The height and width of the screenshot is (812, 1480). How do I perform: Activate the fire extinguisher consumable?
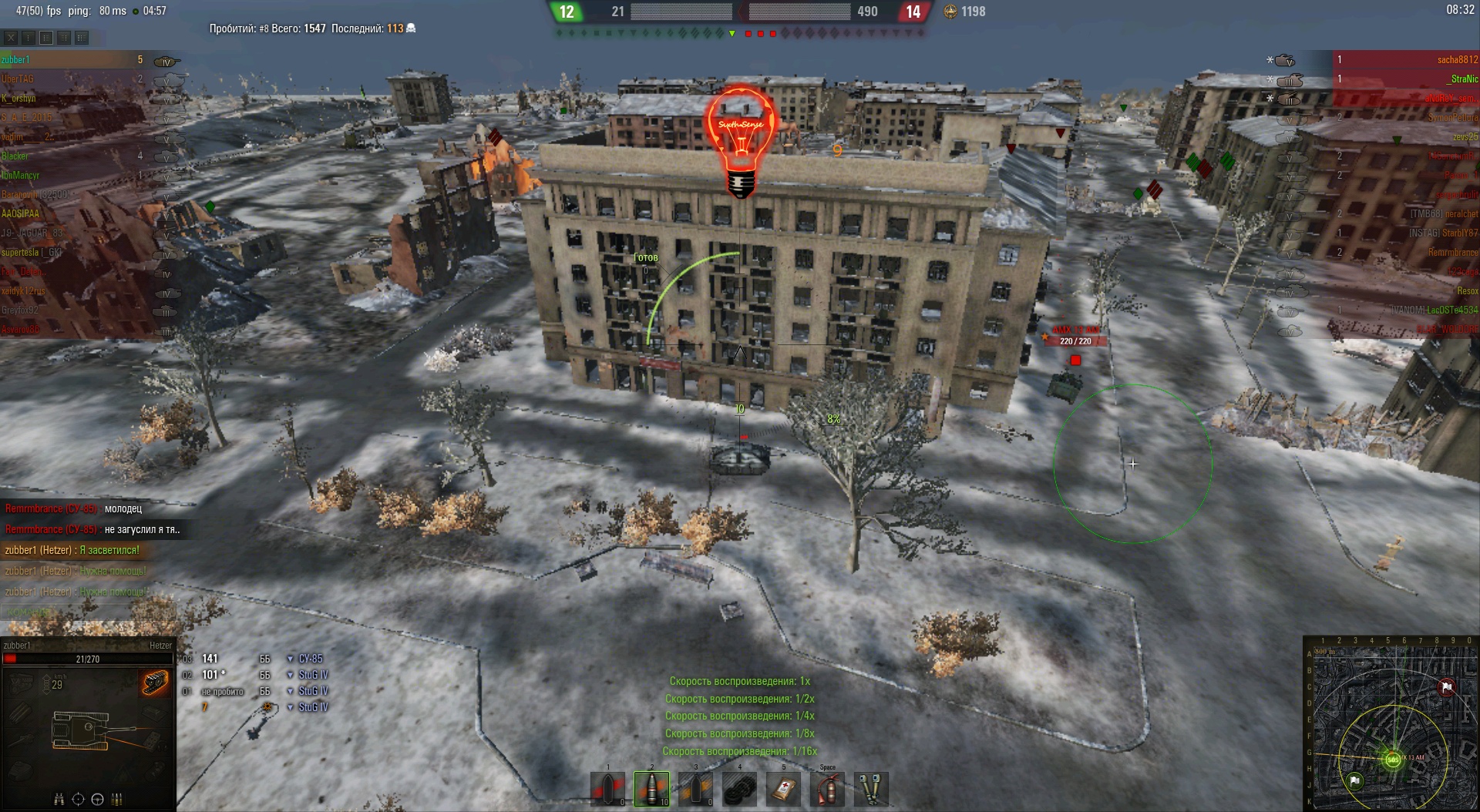pyautogui.click(x=827, y=789)
